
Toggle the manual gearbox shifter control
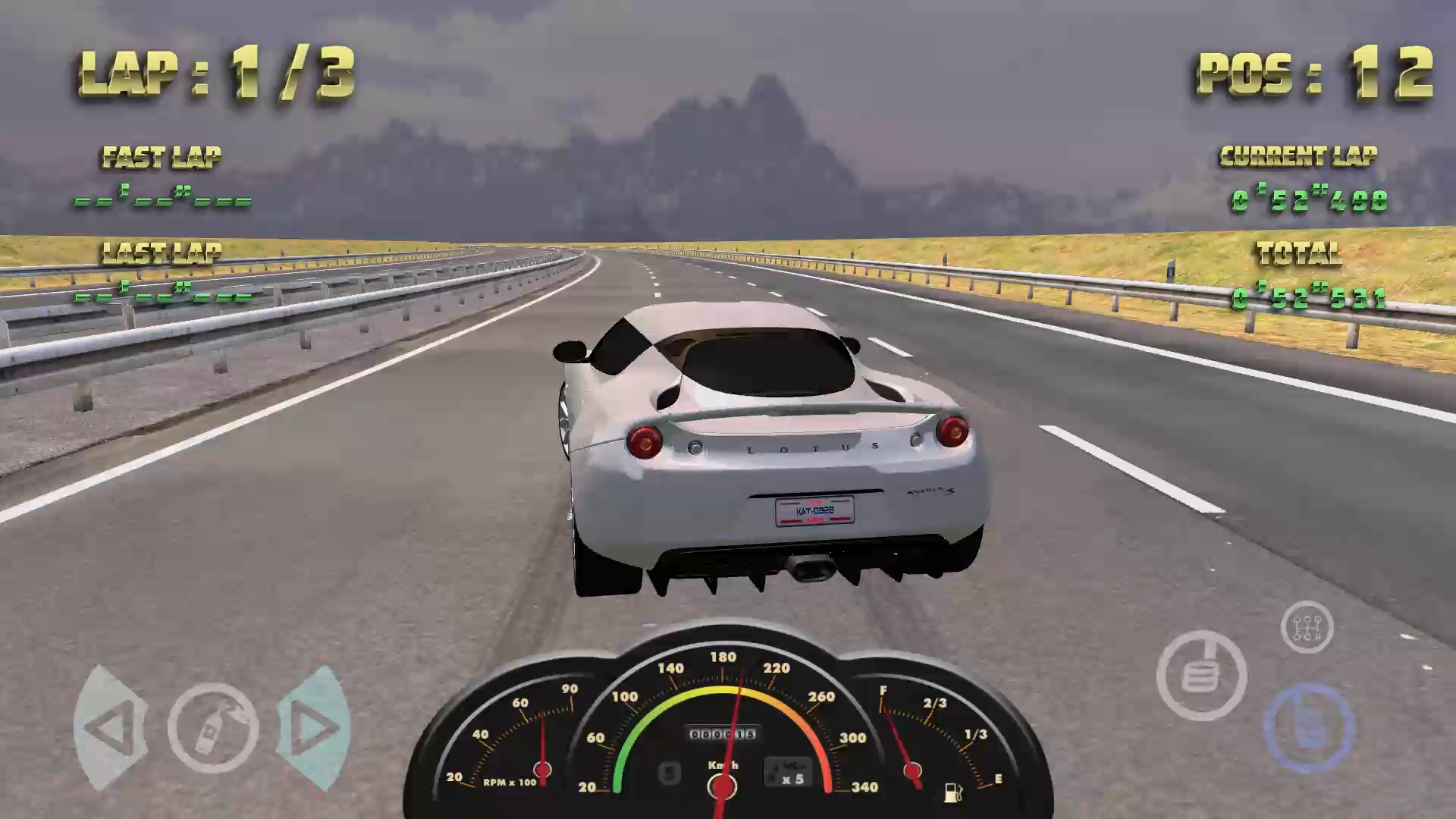(x=1306, y=626)
